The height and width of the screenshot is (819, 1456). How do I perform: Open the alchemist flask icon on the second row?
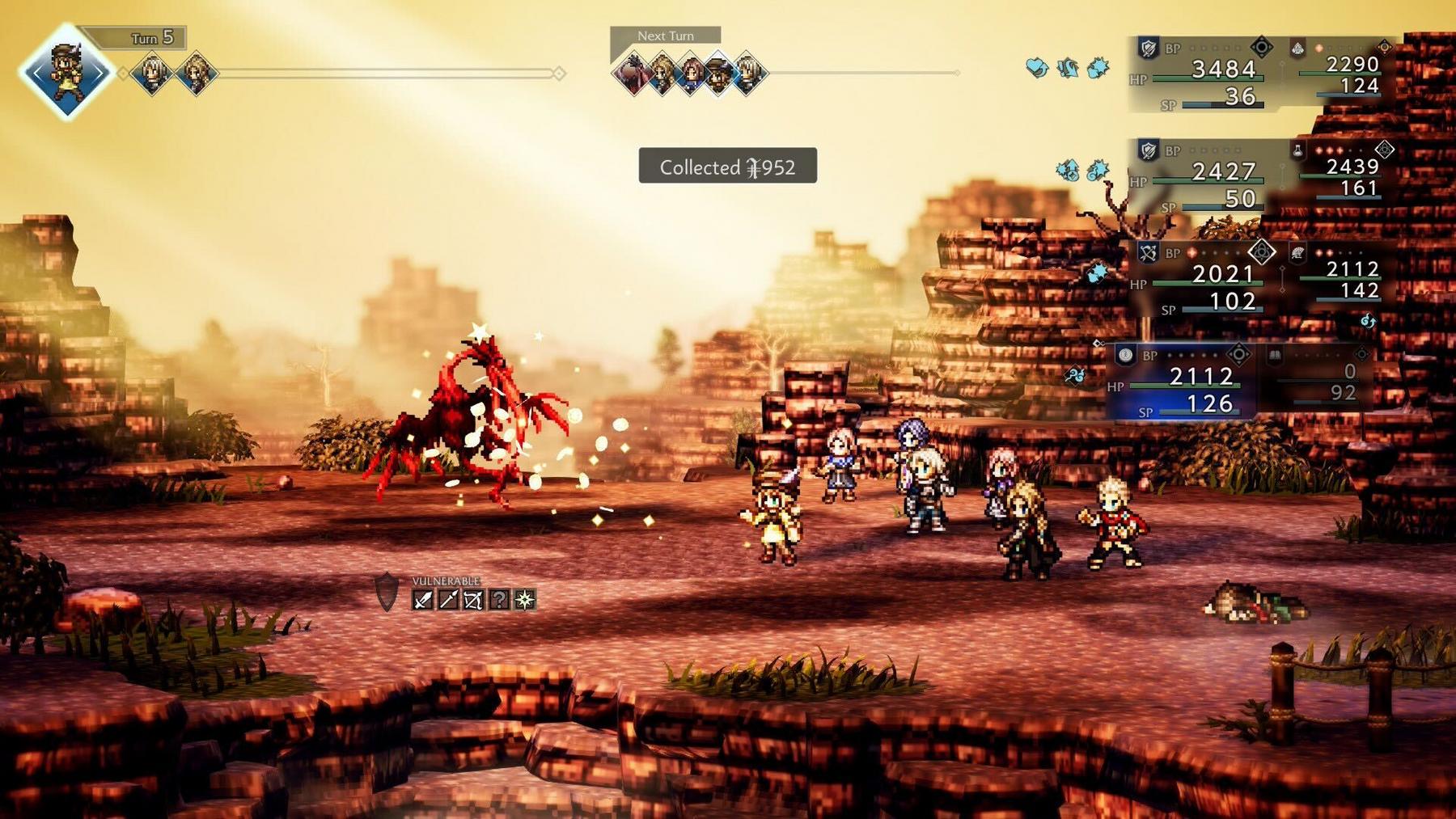point(1297,150)
